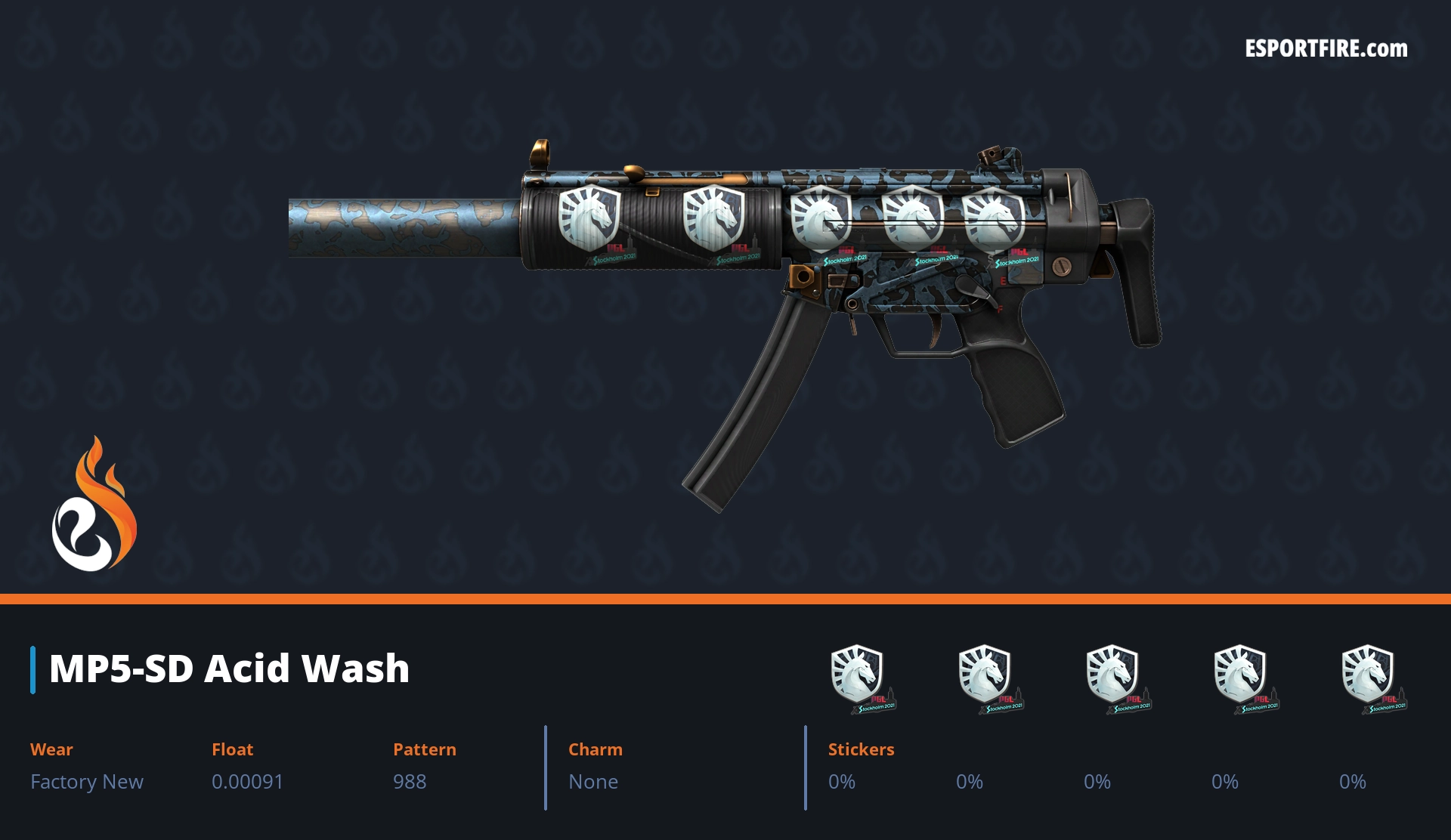Open the ESPORTFIRE.com site link

pyautogui.click(x=1326, y=49)
